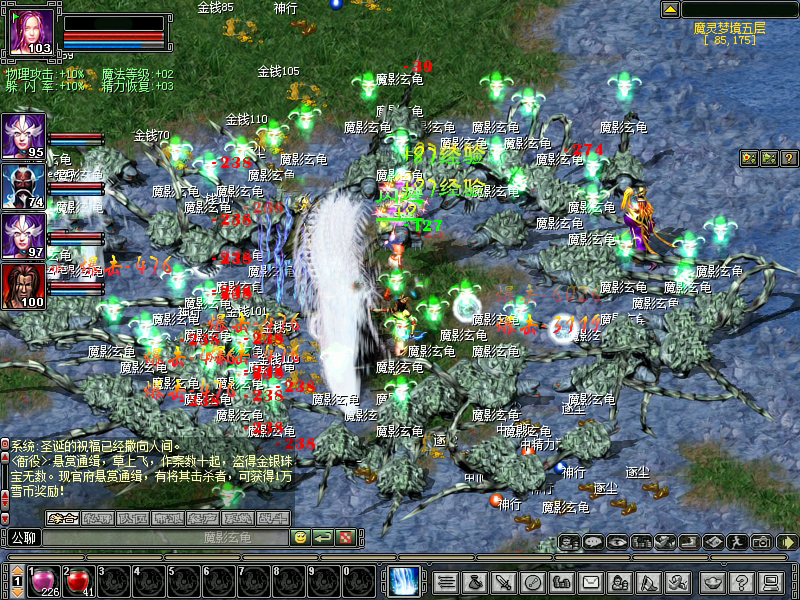Select the level 74 masked party member
The height and width of the screenshot is (600, 800).
pyautogui.click(x=23, y=186)
